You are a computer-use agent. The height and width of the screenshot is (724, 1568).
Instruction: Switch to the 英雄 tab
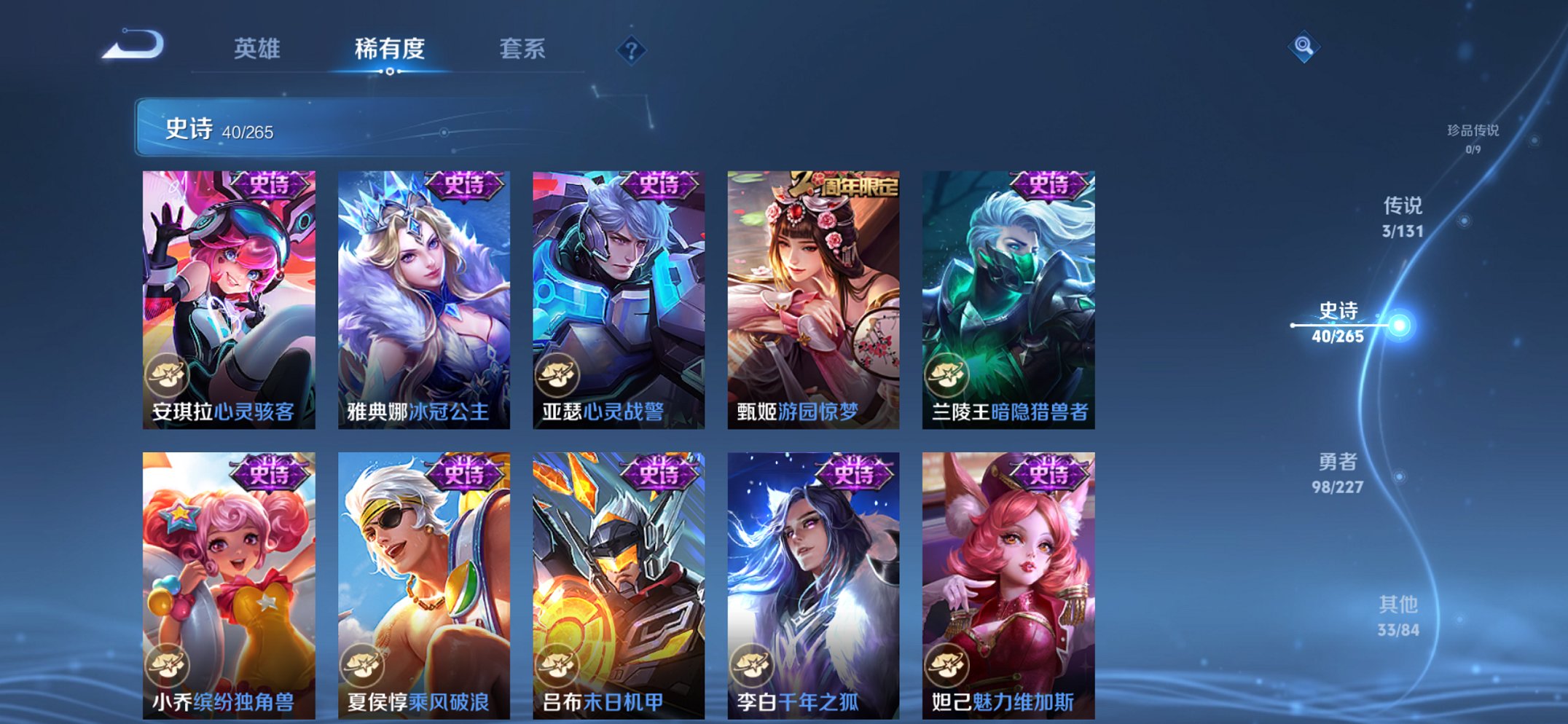coord(259,48)
